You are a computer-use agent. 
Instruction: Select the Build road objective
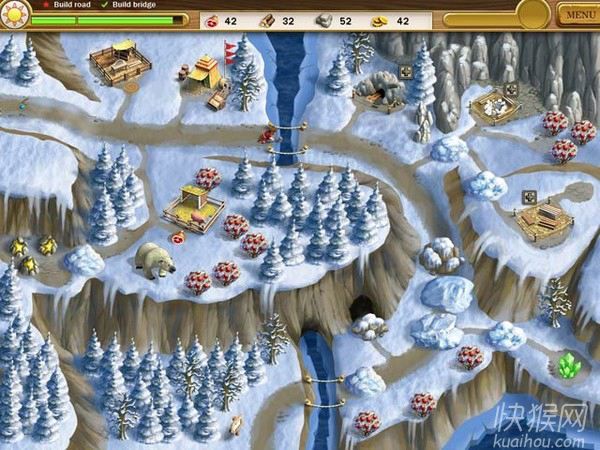point(69,5)
